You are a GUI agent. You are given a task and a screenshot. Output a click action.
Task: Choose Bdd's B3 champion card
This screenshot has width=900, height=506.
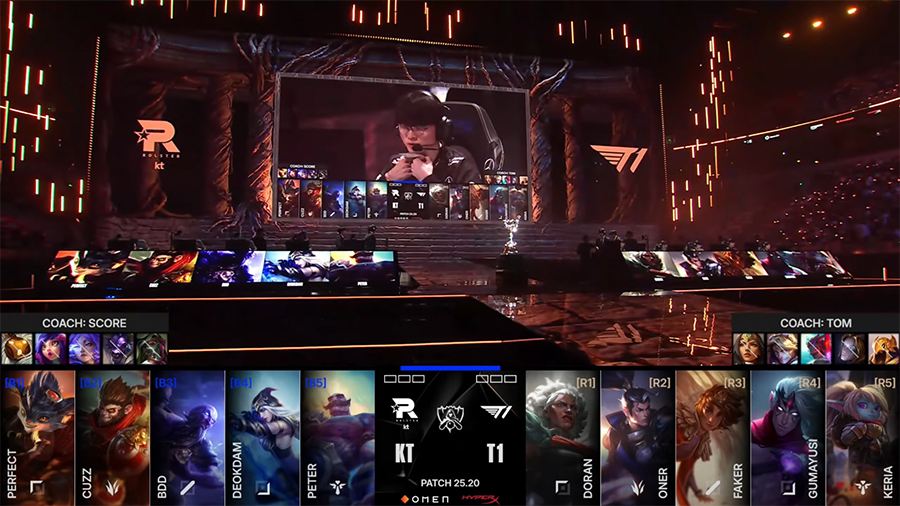tap(188, 437)
